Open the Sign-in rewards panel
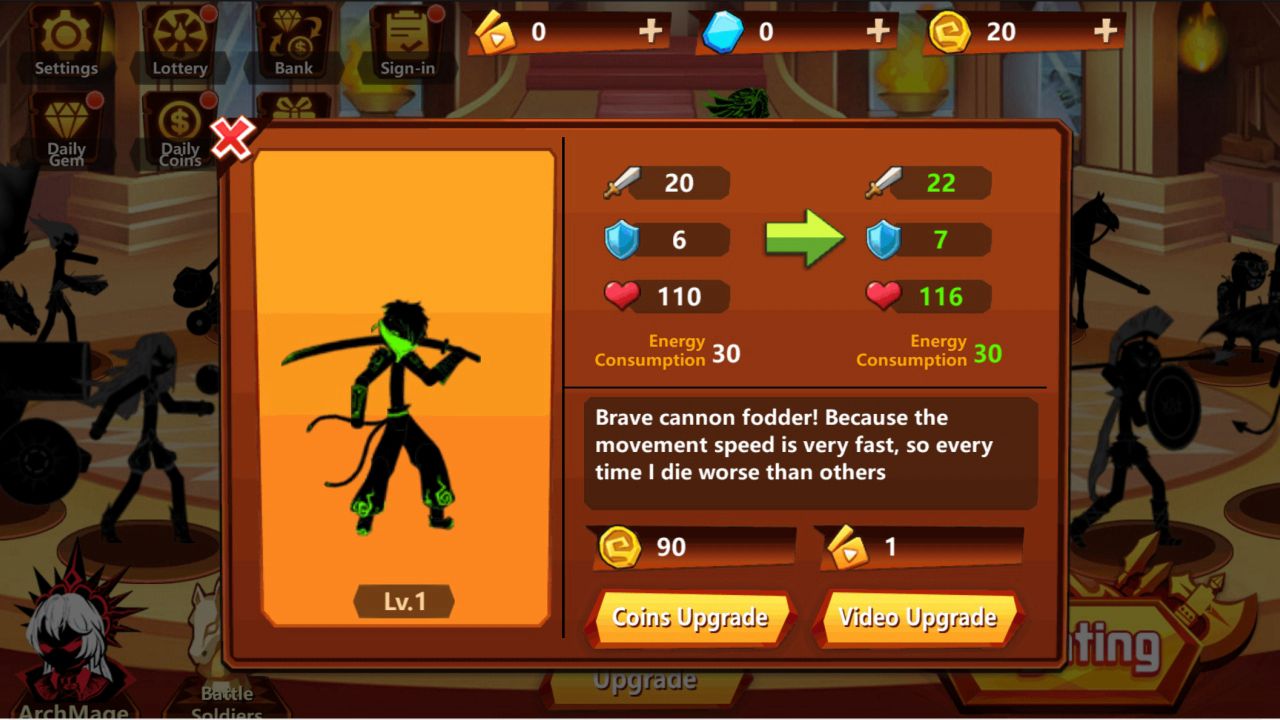Image resolution: width=1280 pixels, height=720 pixels. point(407,40)
